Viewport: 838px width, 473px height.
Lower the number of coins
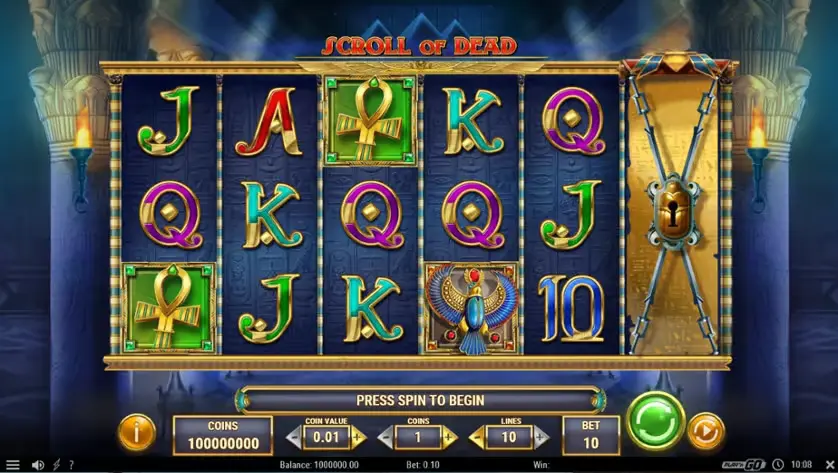(x=385, y=437)
